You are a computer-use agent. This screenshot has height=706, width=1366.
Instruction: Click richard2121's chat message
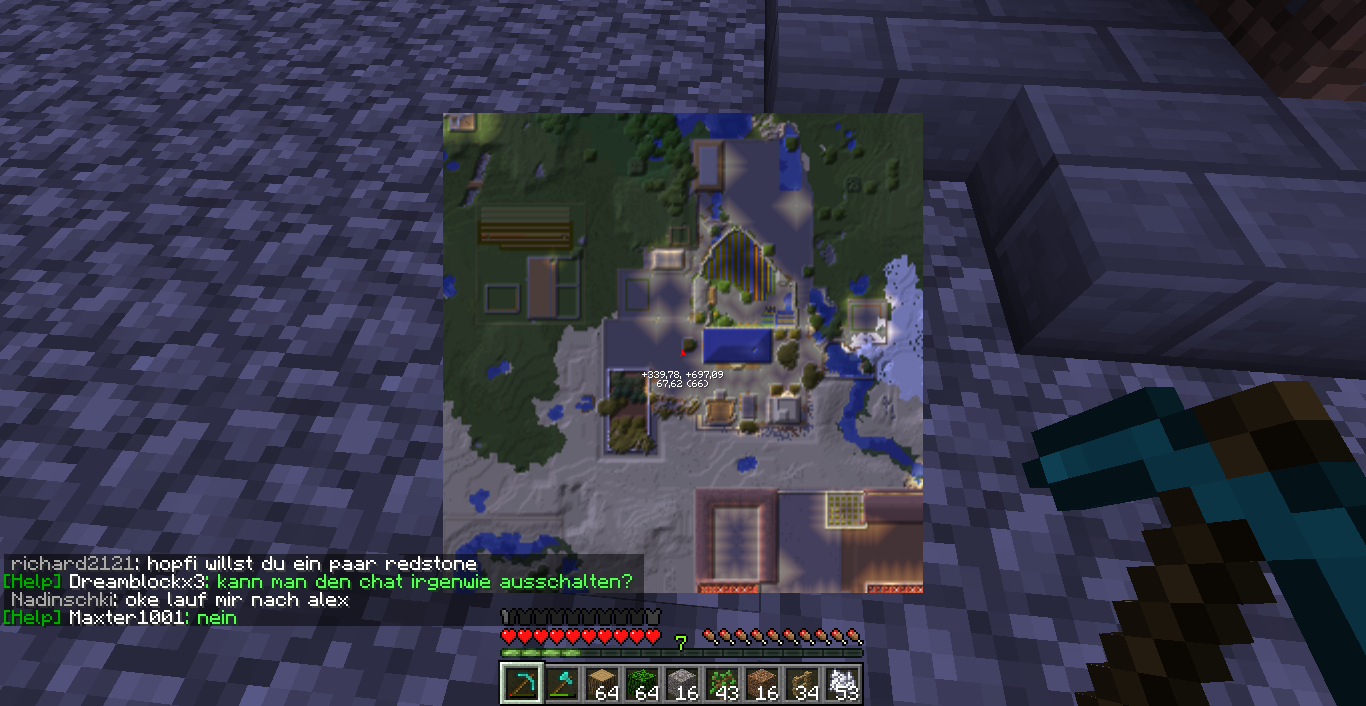point(244,564)
